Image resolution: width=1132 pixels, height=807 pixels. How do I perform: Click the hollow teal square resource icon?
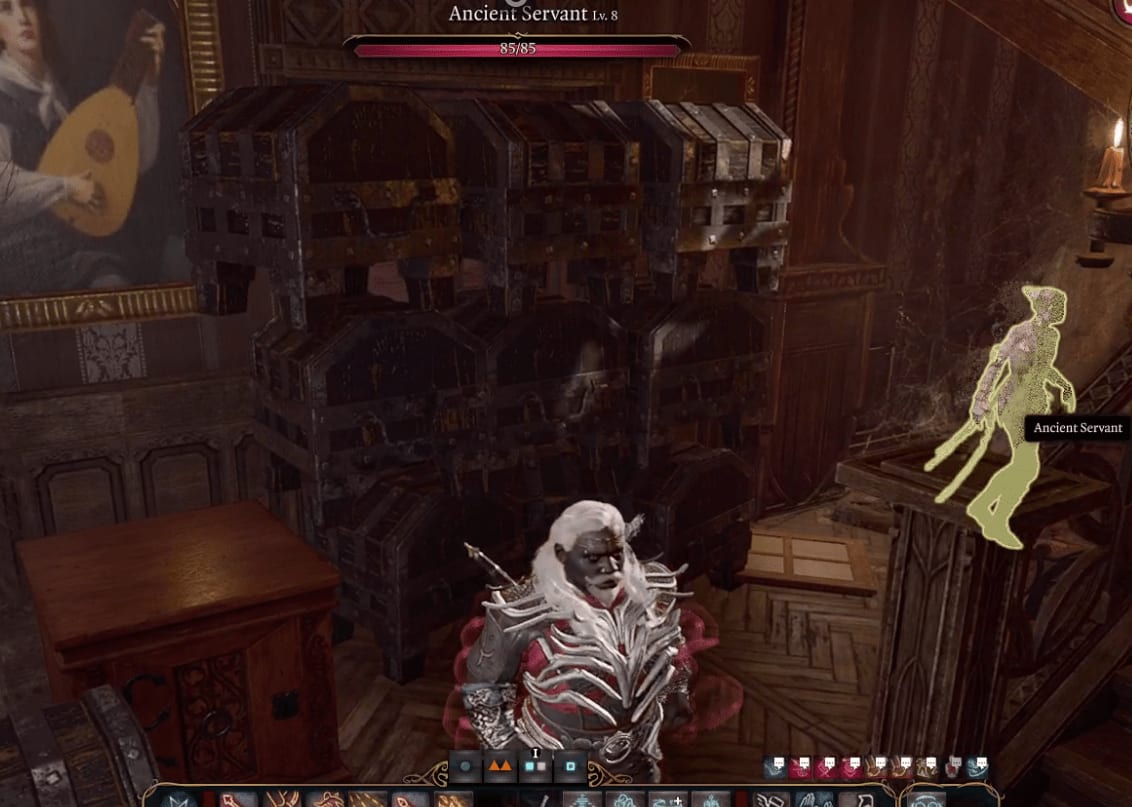click(570, 768)
